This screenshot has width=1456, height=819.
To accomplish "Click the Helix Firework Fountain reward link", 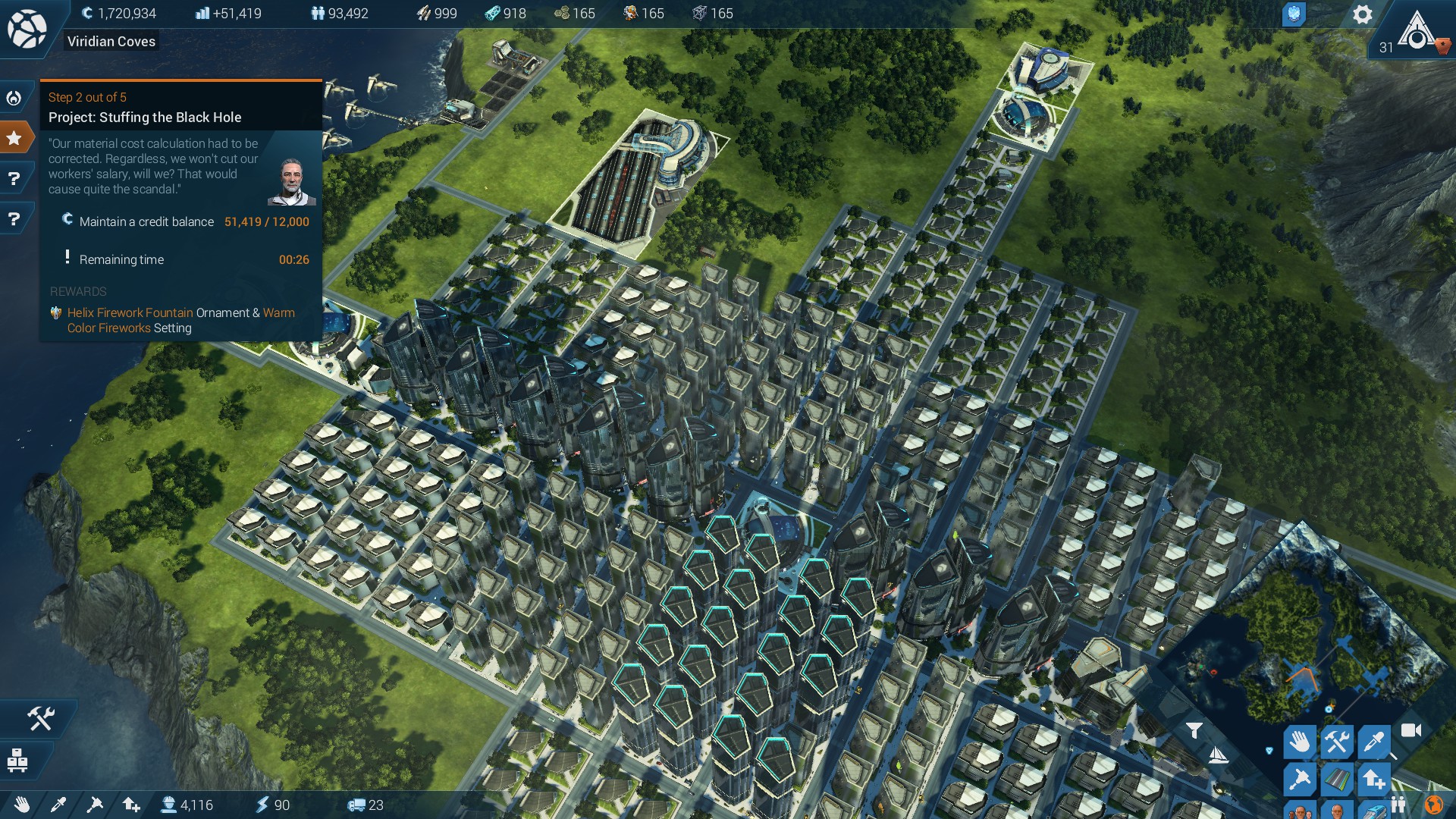I will pos(129,312).
